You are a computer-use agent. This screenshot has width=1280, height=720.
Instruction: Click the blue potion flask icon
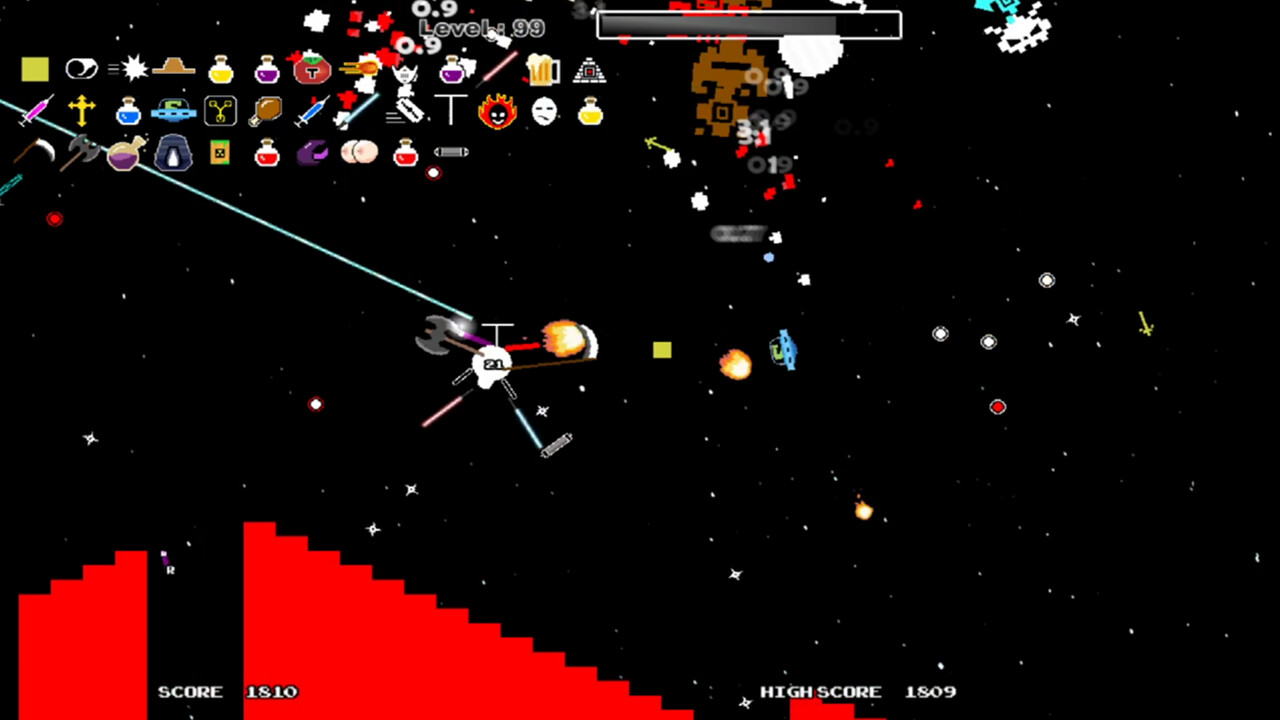126,112
